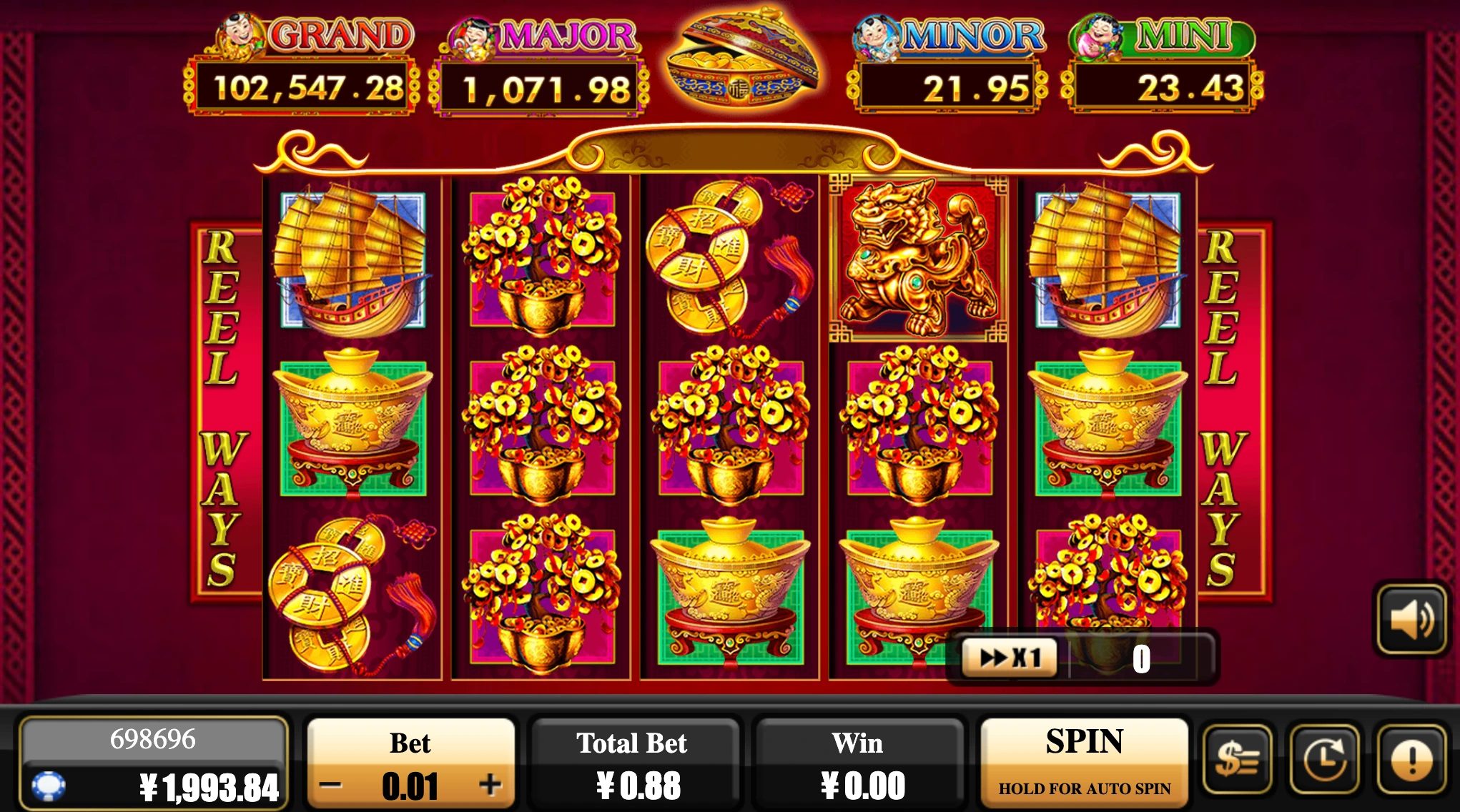Select the Total Bet panel
This screenshot has width=1460, height=812.
click(x=634, y=763)
